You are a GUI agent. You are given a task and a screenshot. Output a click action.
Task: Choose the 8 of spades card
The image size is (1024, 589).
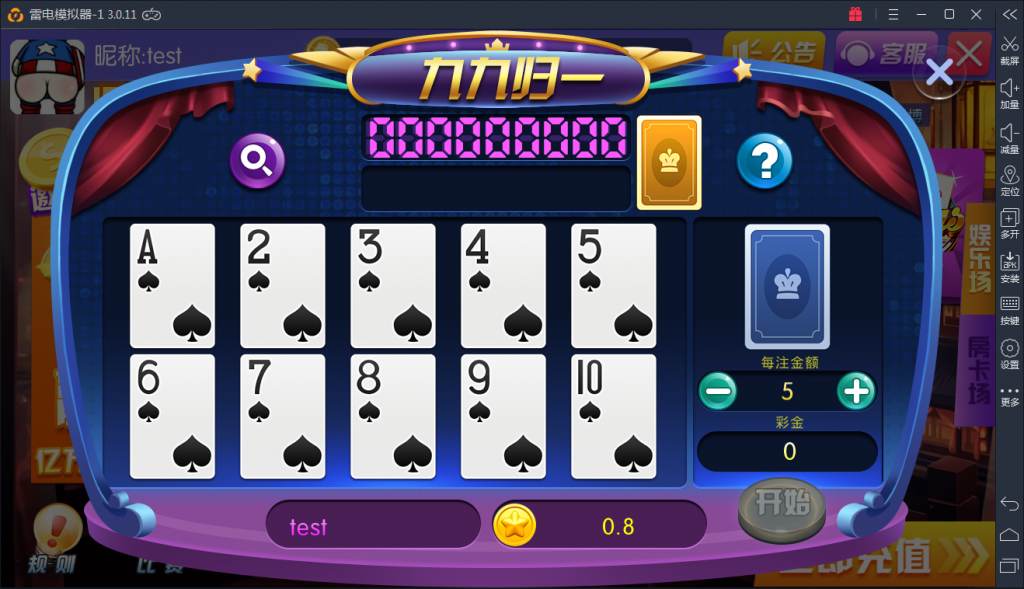[x=393, y=416]
